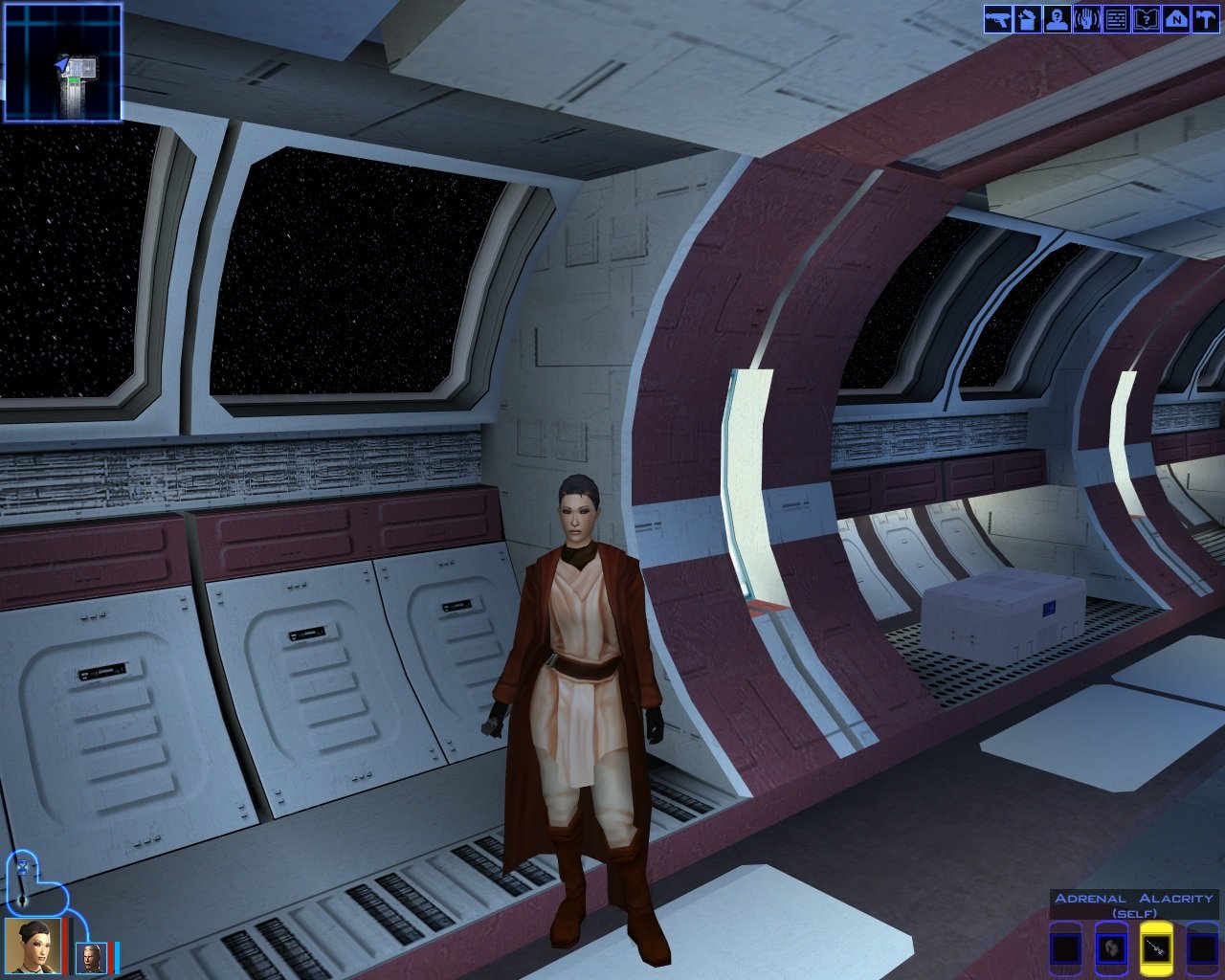Viewport: 1225px width, 980px height.
Task: Click the minimap
Action: pyautogui.click(x=63, y=63)
